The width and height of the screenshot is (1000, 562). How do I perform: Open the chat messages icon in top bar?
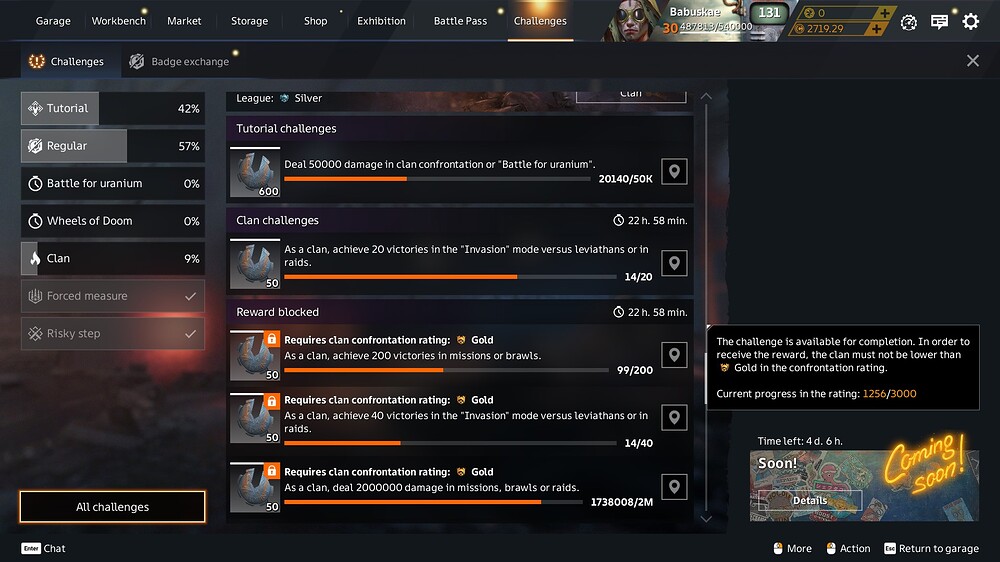(x=939, y=21)
